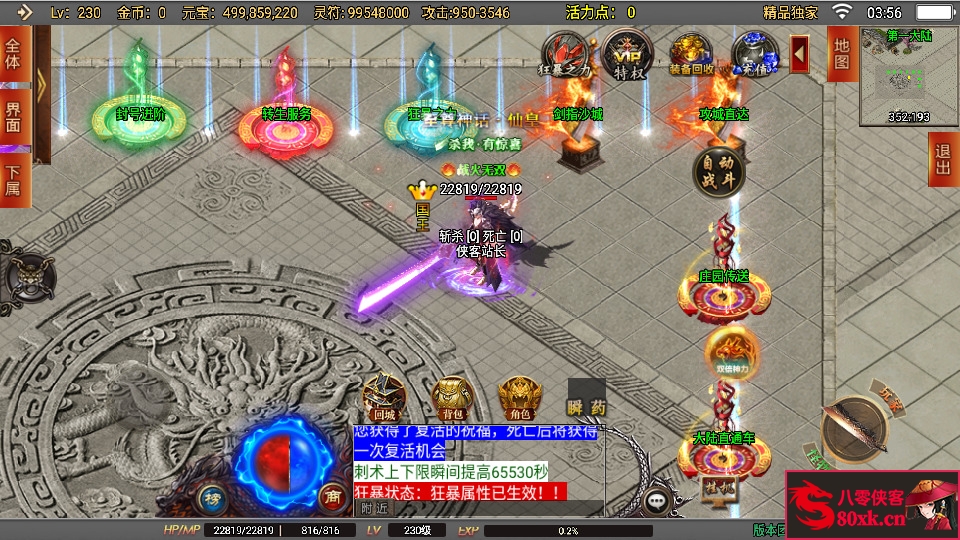
Task: Tap the sword attack button
Action: [x=858, y=430]
